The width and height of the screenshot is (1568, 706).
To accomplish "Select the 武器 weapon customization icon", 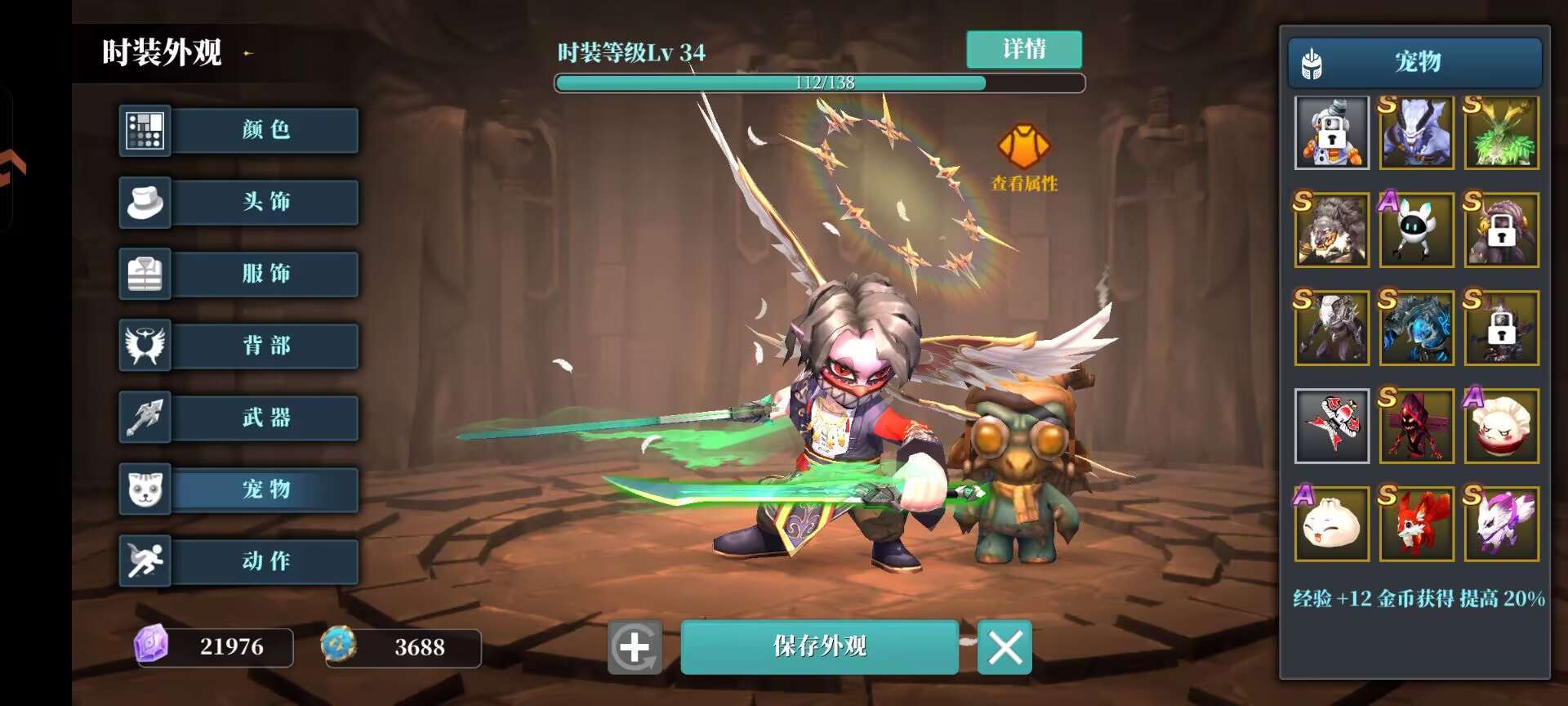I will tap(145, 418).
